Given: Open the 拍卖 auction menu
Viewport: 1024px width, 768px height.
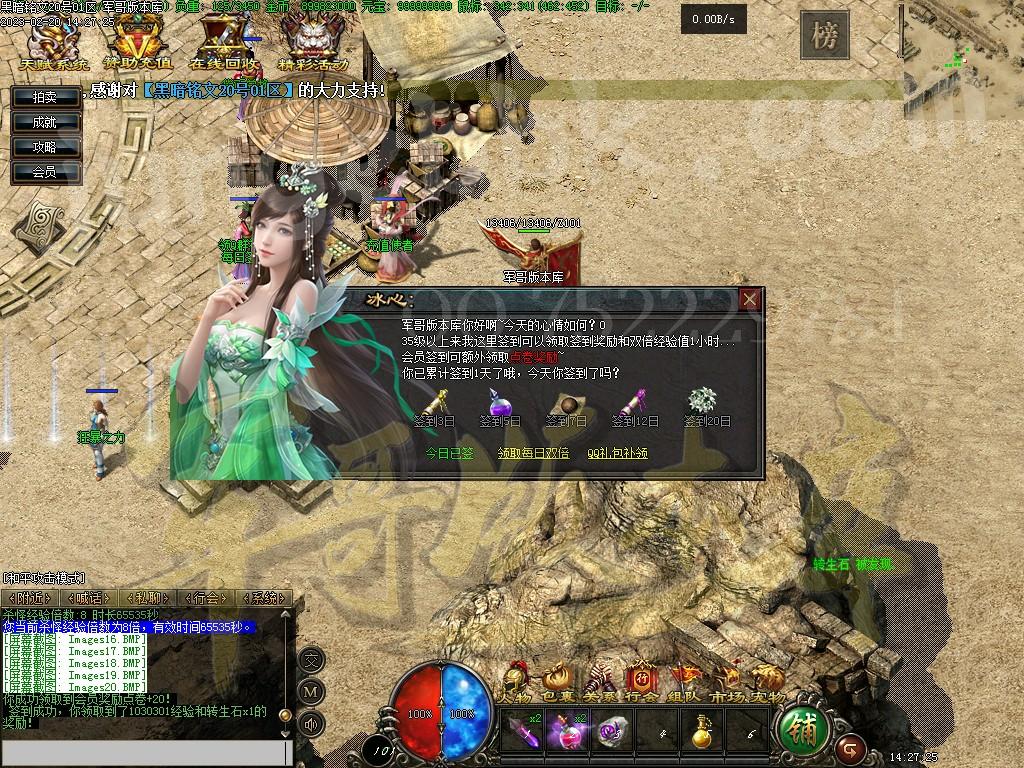Looking at the screenshot, I should click(45, 97).
